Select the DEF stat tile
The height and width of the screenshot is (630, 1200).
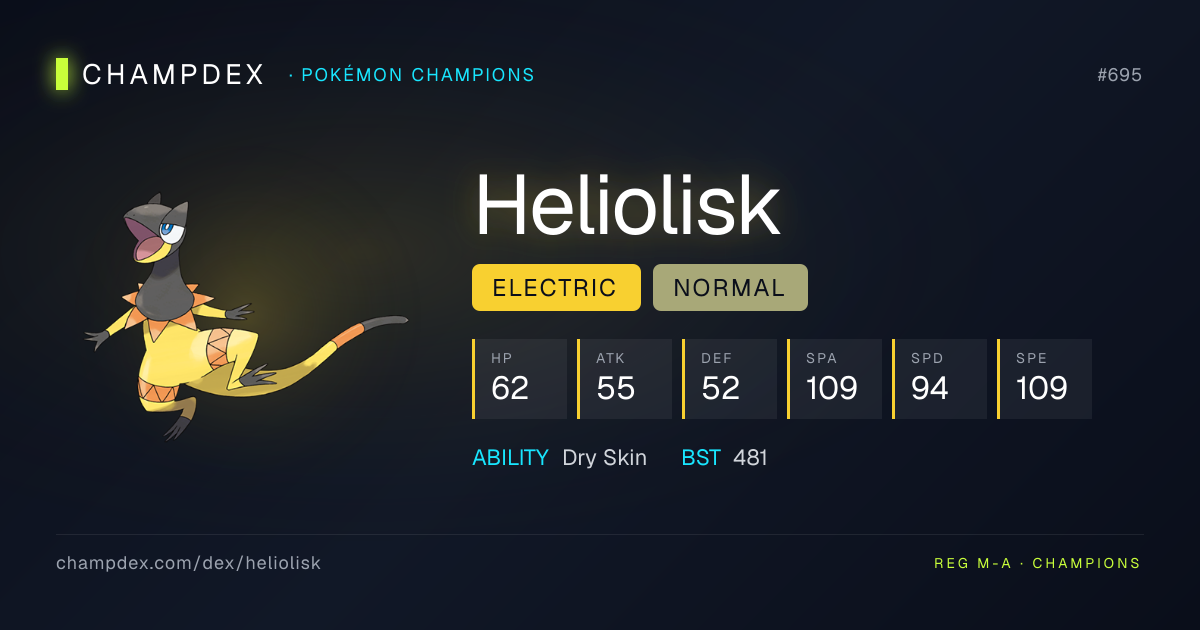click(729, 379)
